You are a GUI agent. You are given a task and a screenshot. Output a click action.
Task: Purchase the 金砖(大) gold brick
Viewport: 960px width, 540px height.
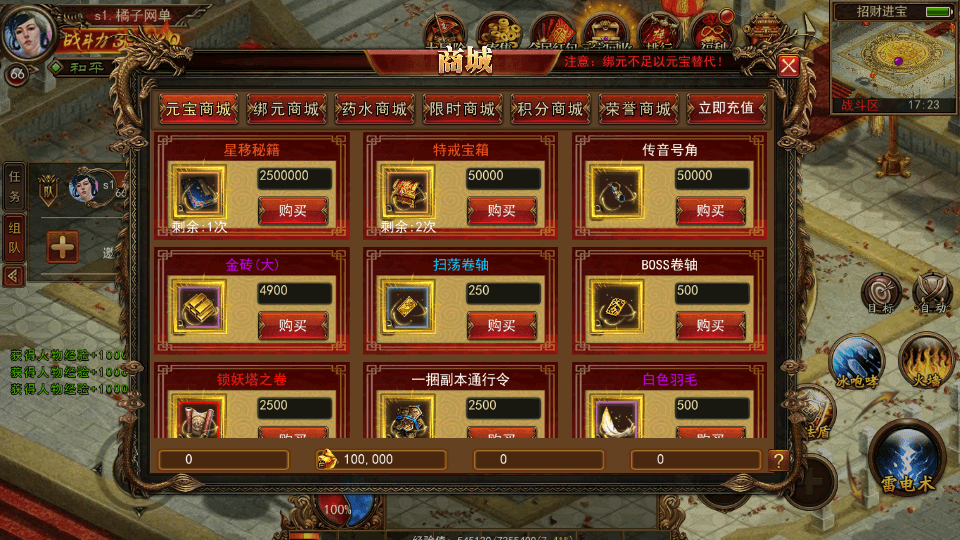(x=292, y=325)
